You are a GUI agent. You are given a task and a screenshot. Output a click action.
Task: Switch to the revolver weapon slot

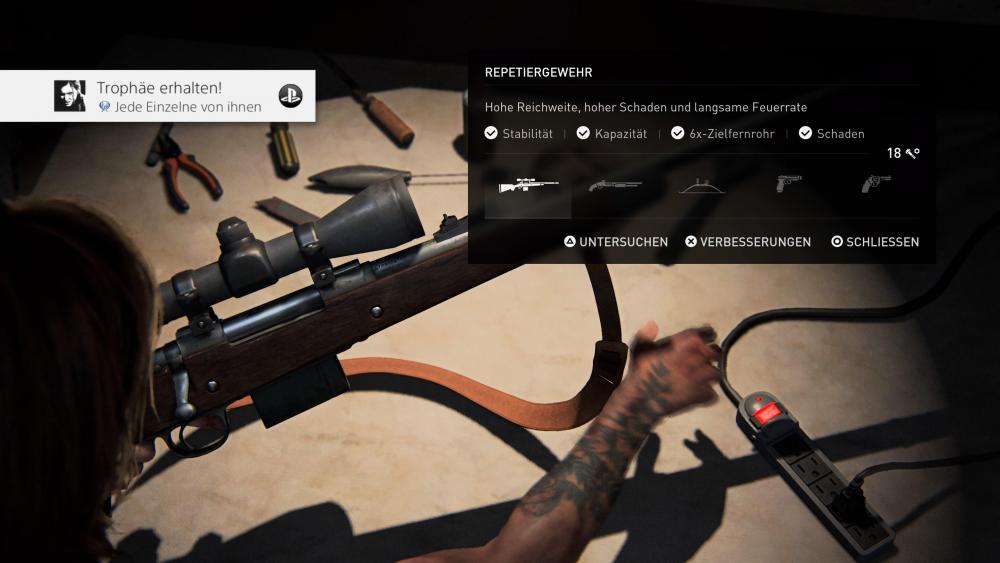[875, 185]
